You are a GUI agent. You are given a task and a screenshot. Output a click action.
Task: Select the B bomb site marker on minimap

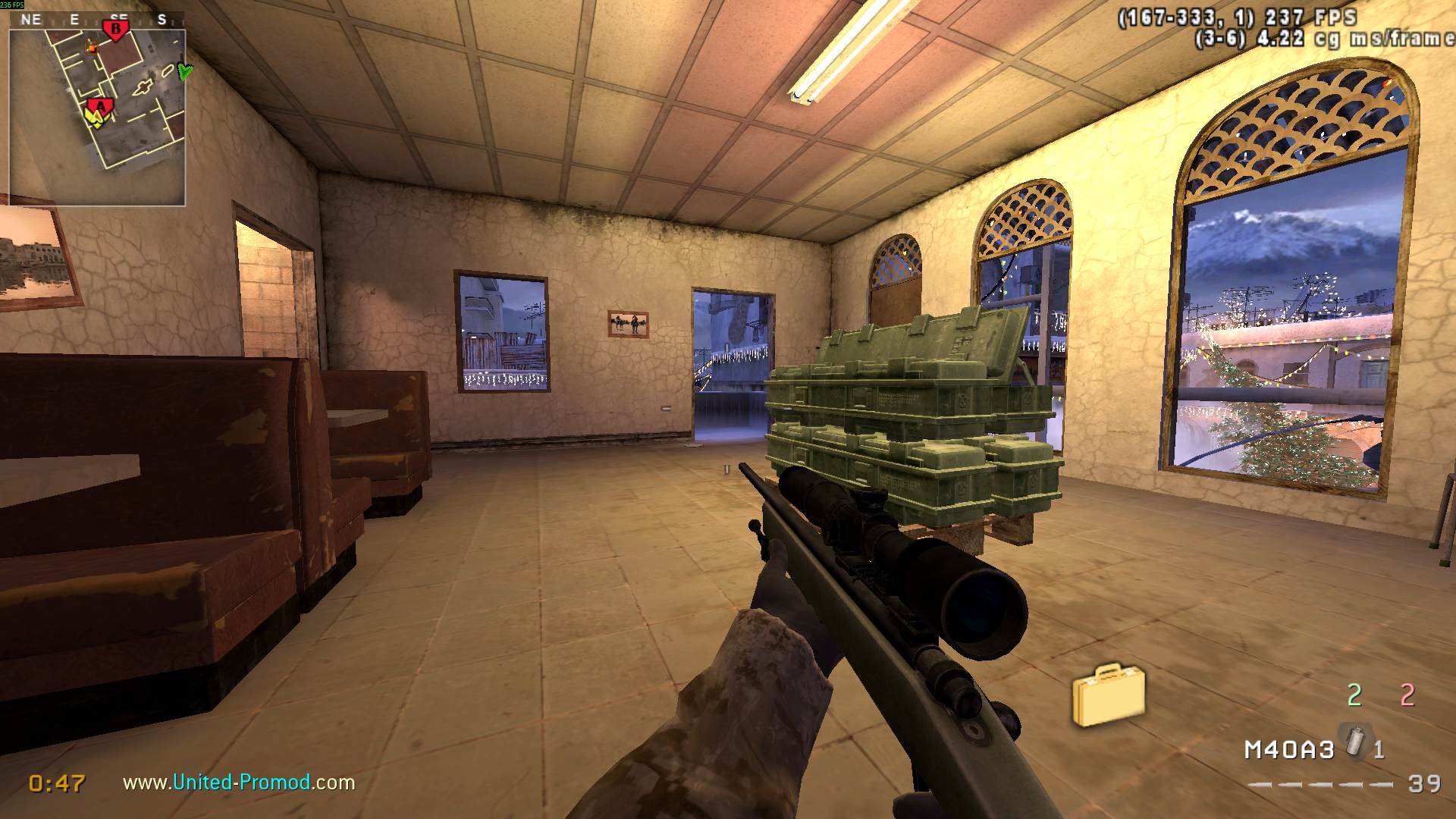(x=116, y=30)
